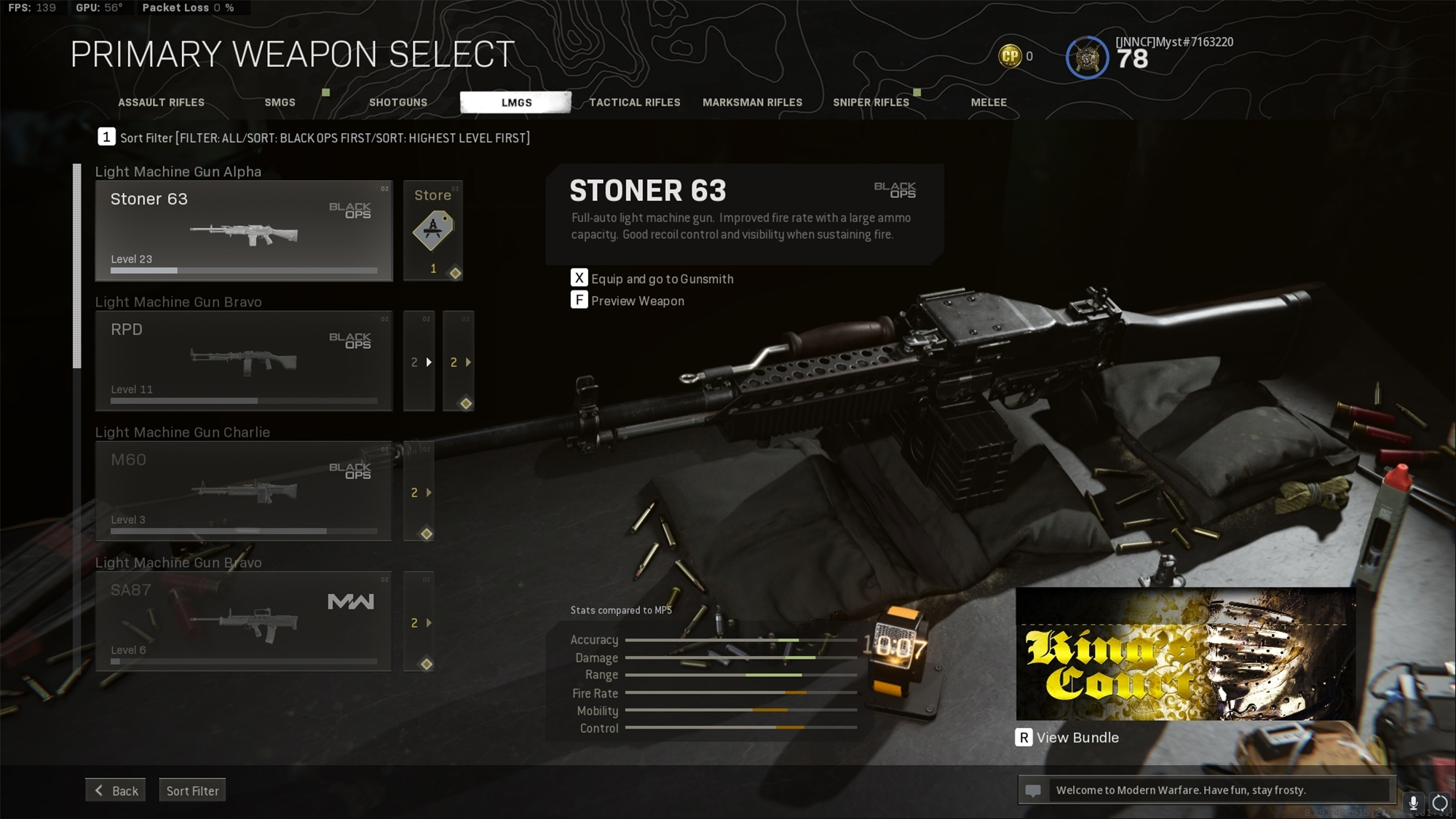Open the Store weapon tag icon
Image resolution: width=1456 pixels, height=819 pixels.
(434, 229)
